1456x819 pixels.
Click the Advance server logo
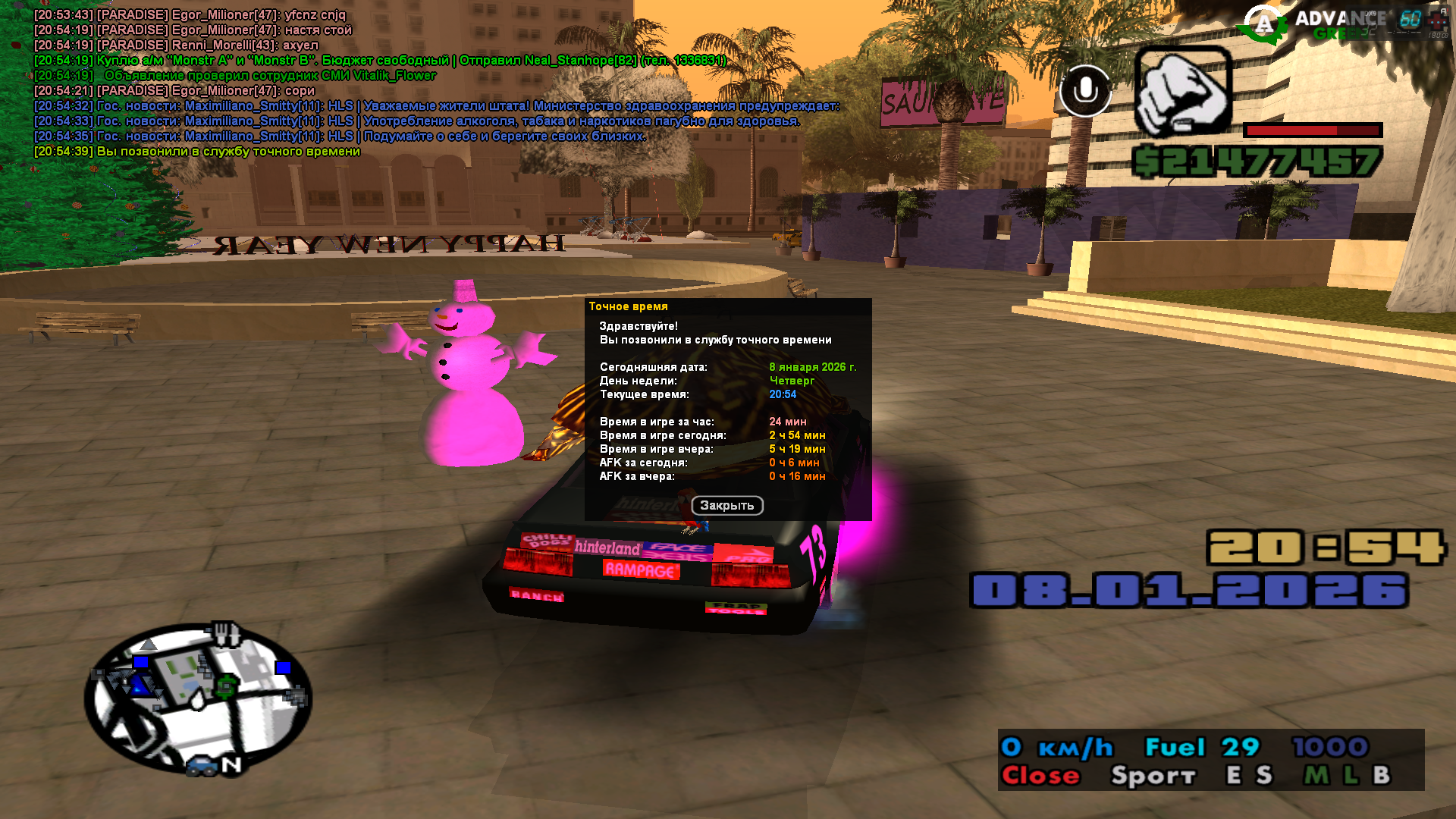tap(1263, 25)
